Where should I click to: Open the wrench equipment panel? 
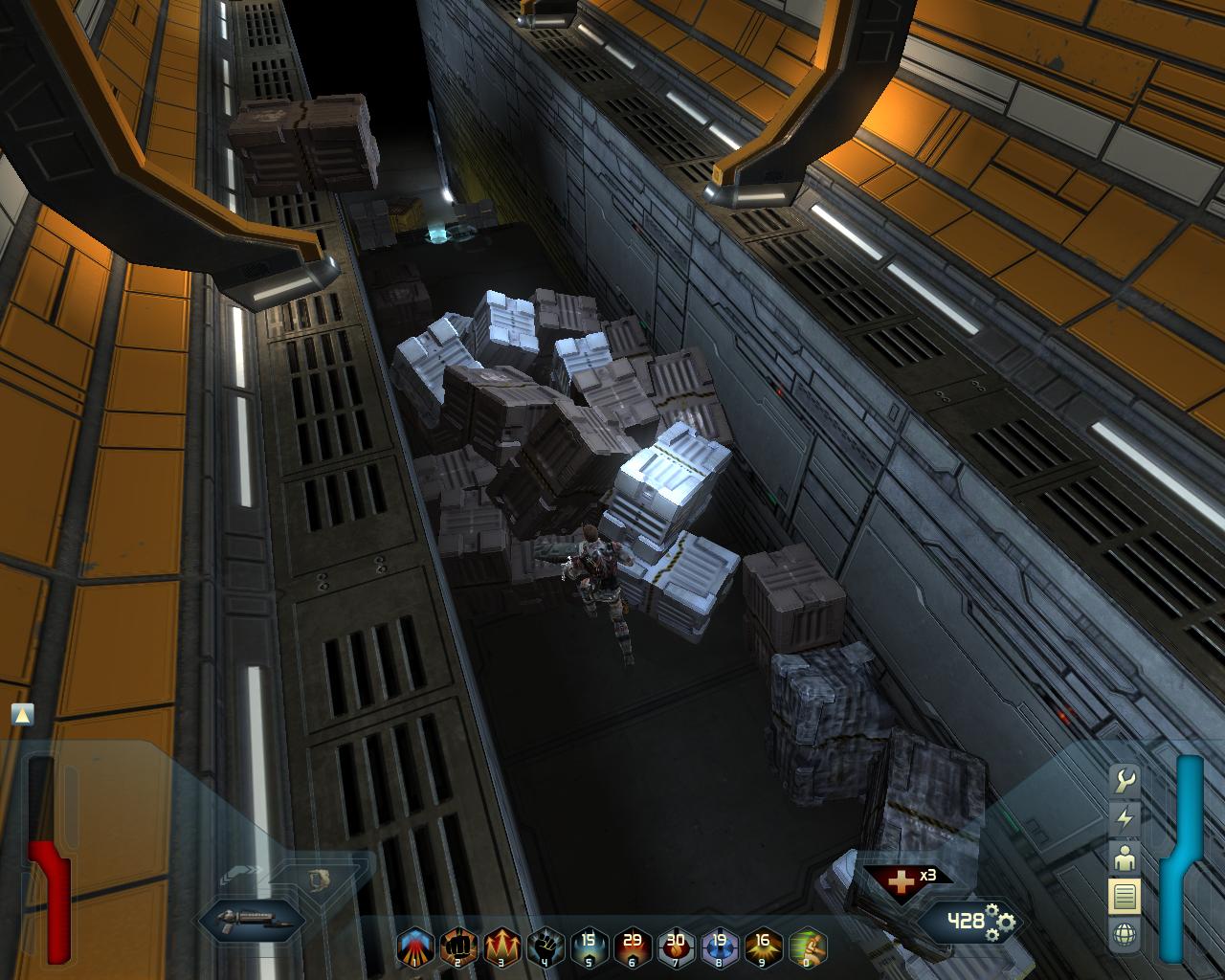point(1125,781)
